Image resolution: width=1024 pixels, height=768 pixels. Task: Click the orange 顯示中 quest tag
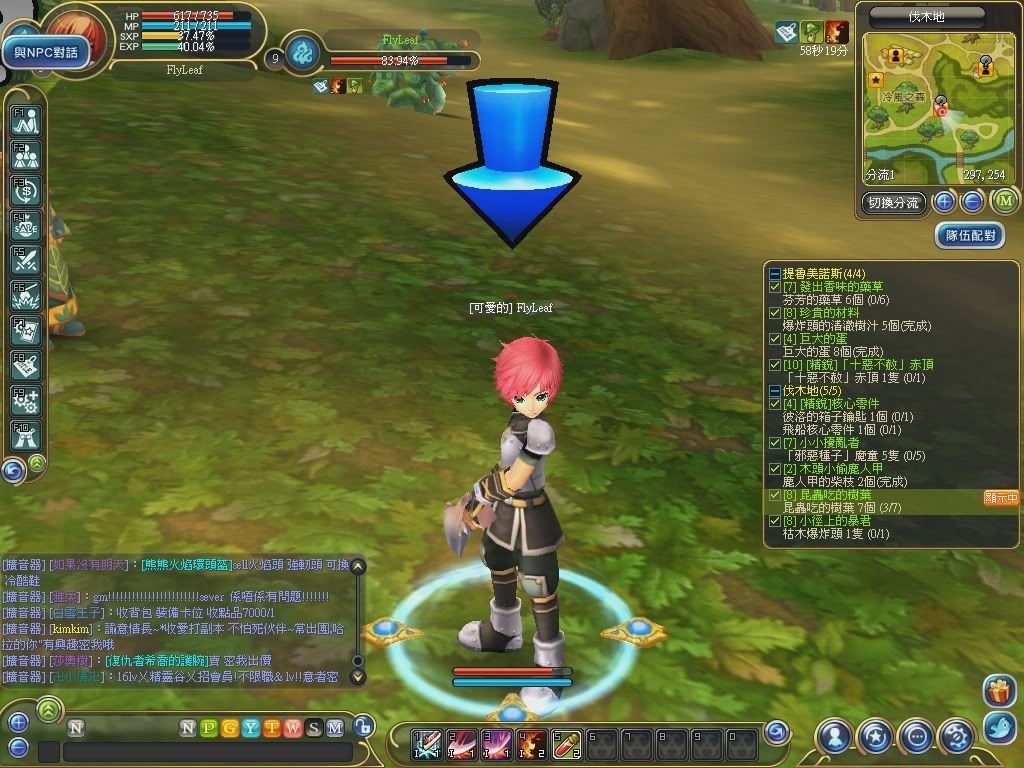(x=1000, y=497)
